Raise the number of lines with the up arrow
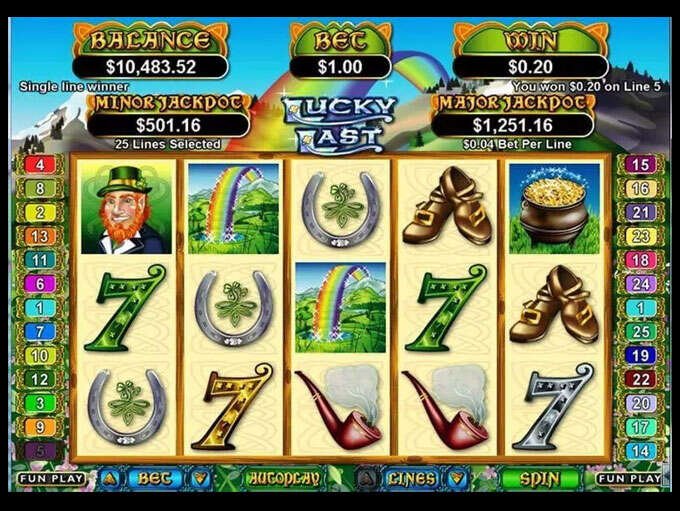 (x=367, y=478)
